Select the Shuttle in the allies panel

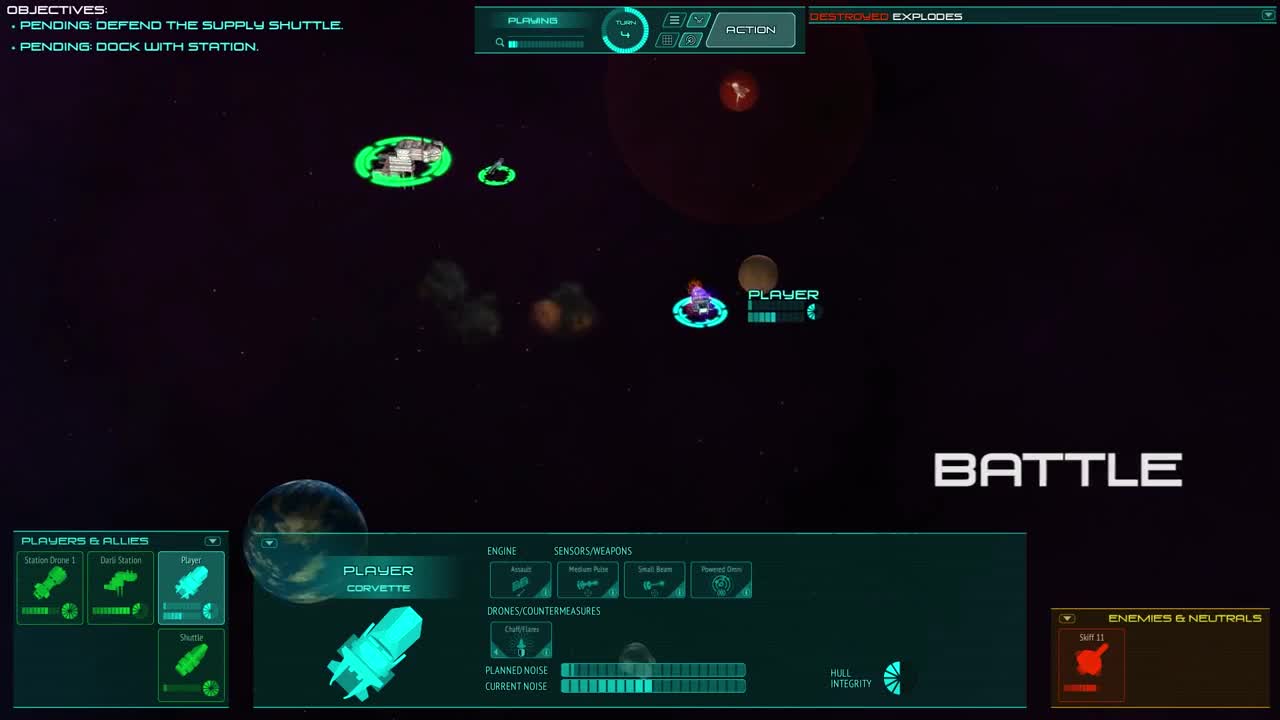pos(191,663)
